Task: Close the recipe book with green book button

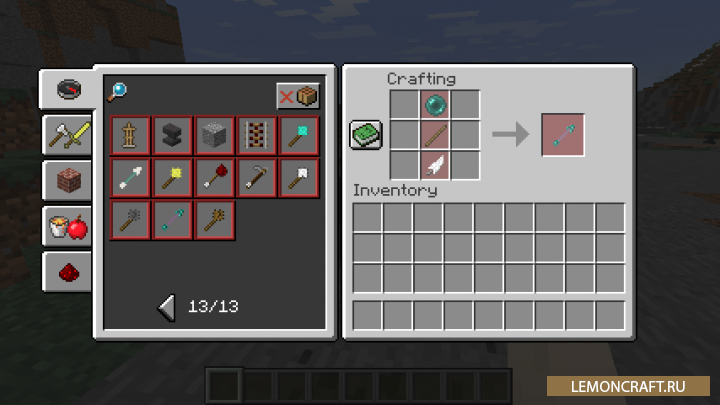Action: click(x=366, y=135)
